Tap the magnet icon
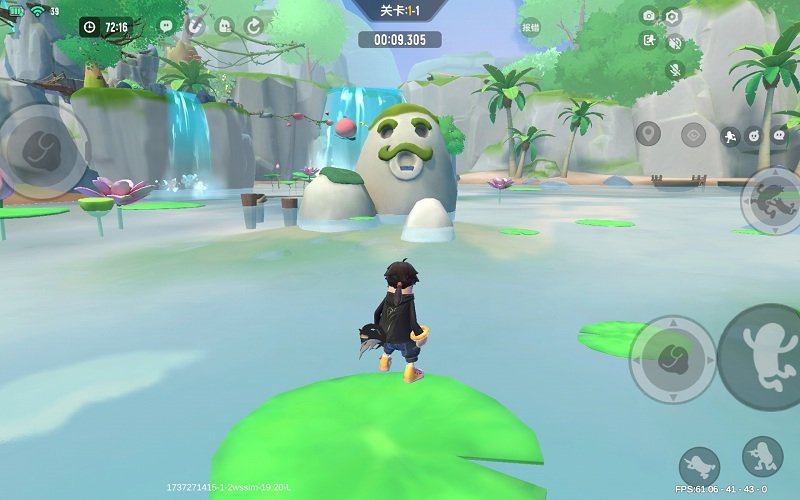The width and height of the screenshot is (800, 500). pyautogui.click(x=195, y=25)
